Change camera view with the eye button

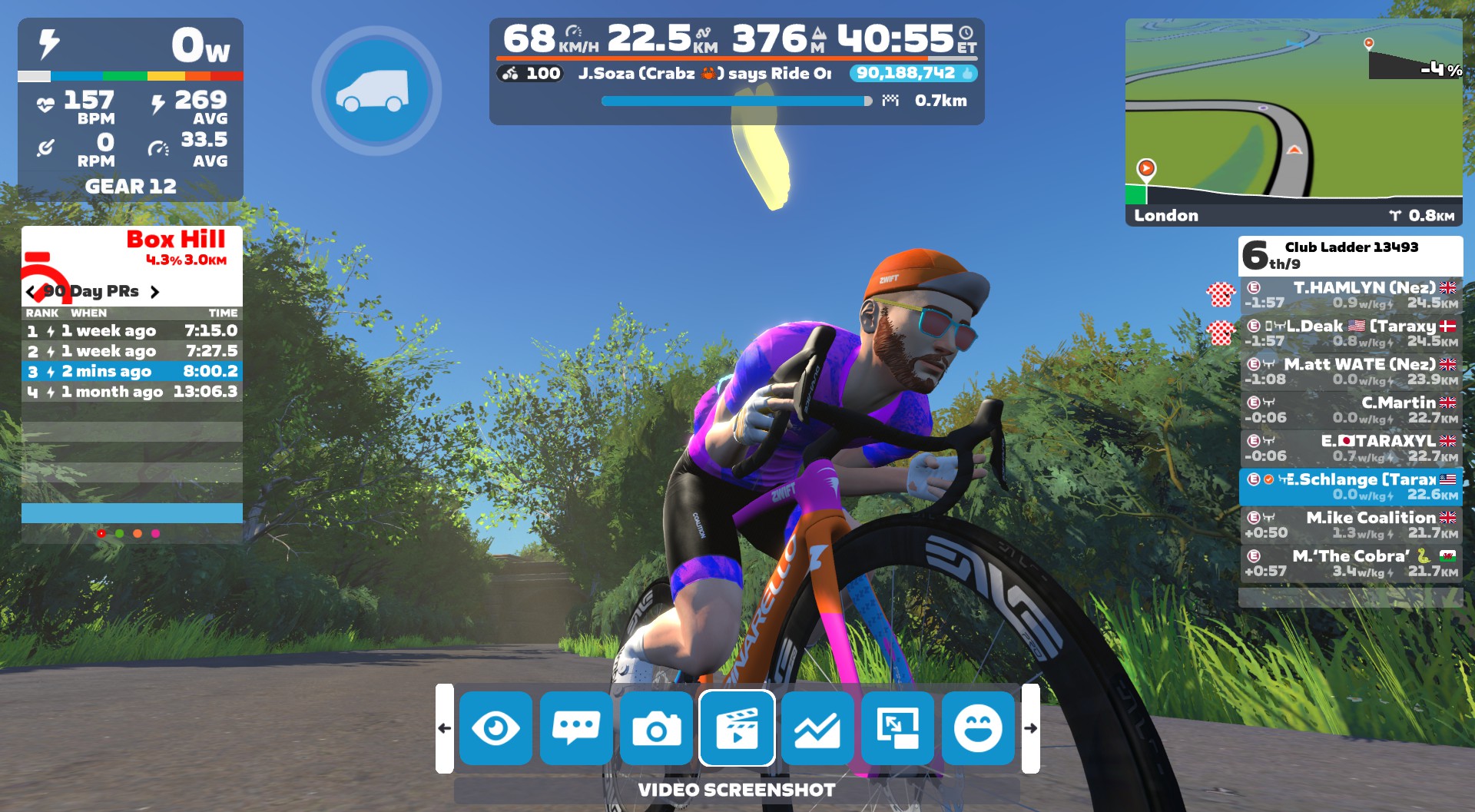click(496, 728)
